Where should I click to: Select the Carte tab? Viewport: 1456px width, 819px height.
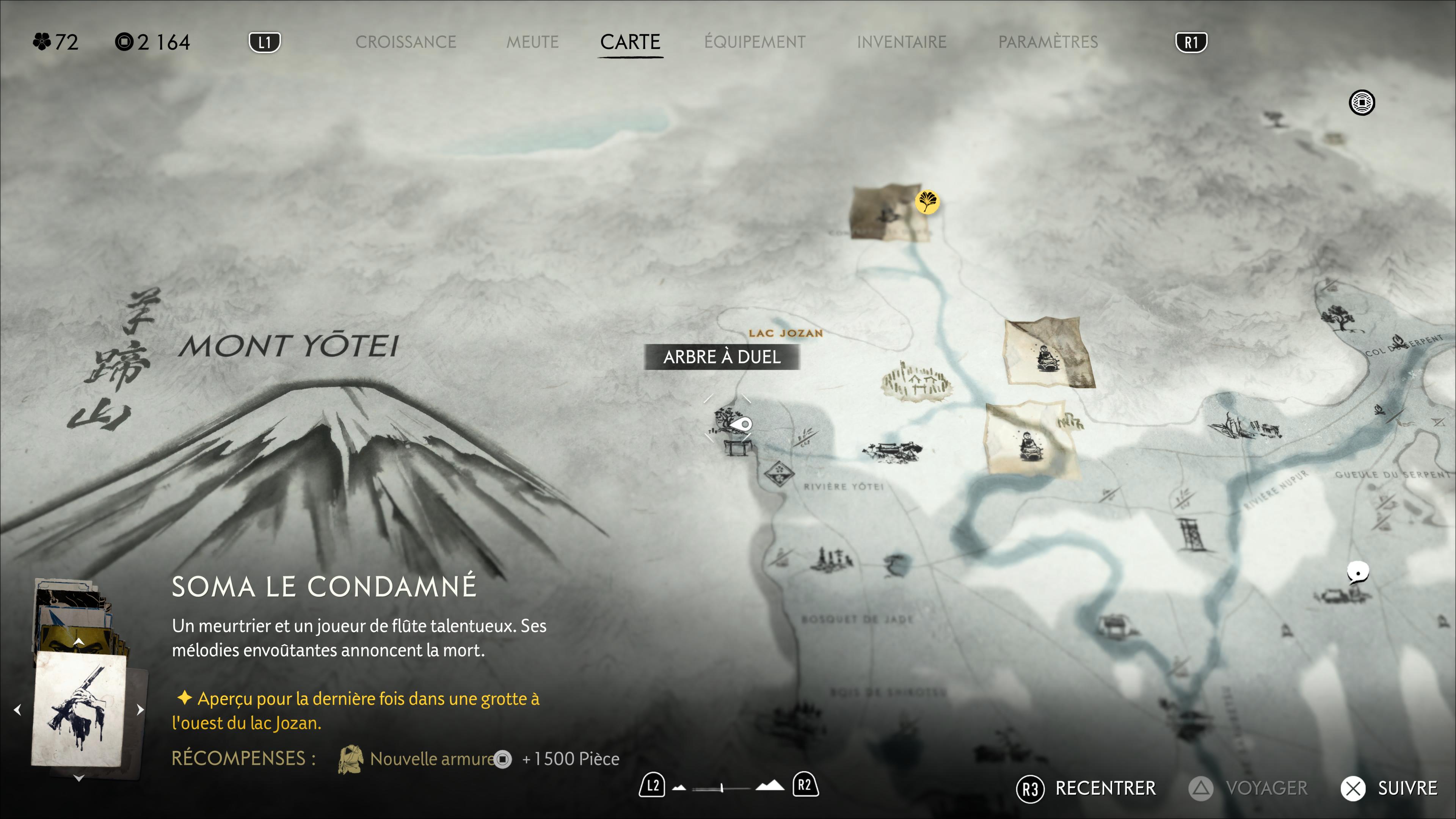tap(630, 42)
